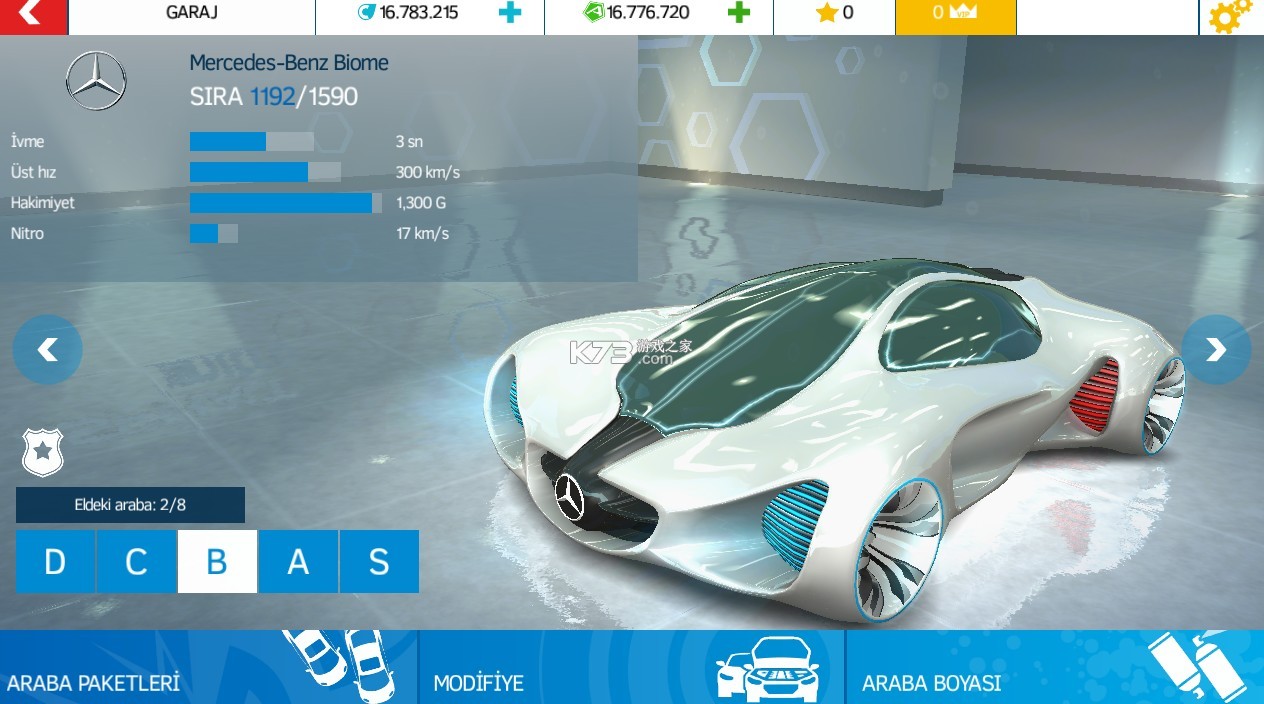Image resolution: width=1264 pixels, height=704 pixels.
Task: Click the star count in top bar
Action: pos(834,14)
